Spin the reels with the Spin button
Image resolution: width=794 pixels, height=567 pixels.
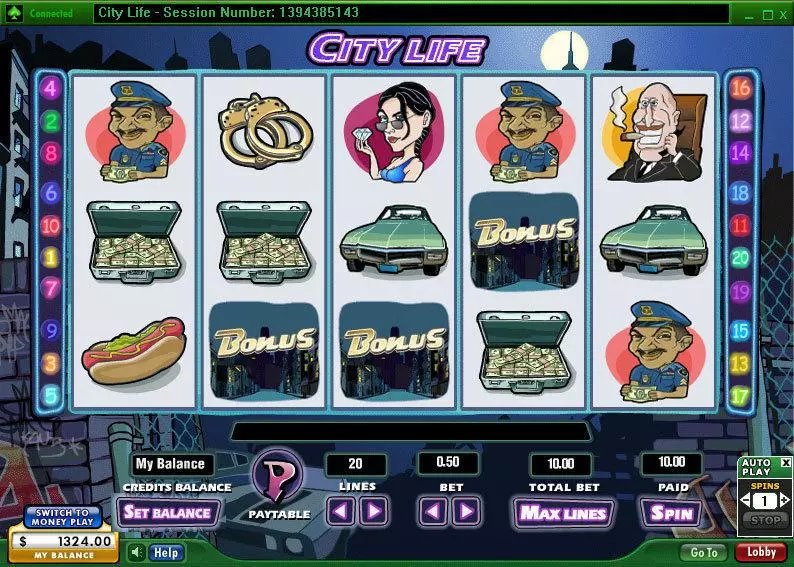coord(671,513)
